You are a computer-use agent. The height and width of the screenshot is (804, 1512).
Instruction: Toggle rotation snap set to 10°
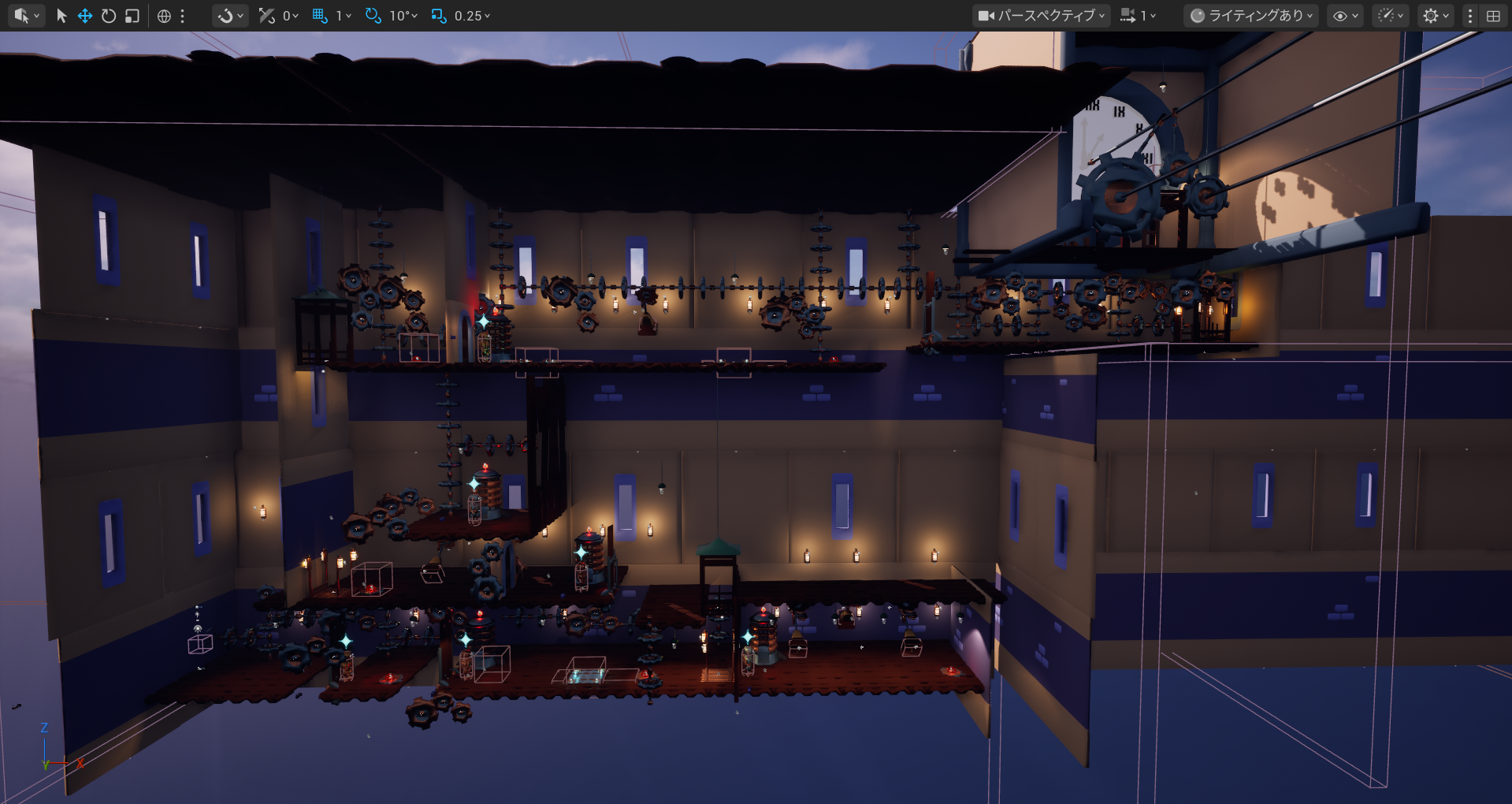373,16
